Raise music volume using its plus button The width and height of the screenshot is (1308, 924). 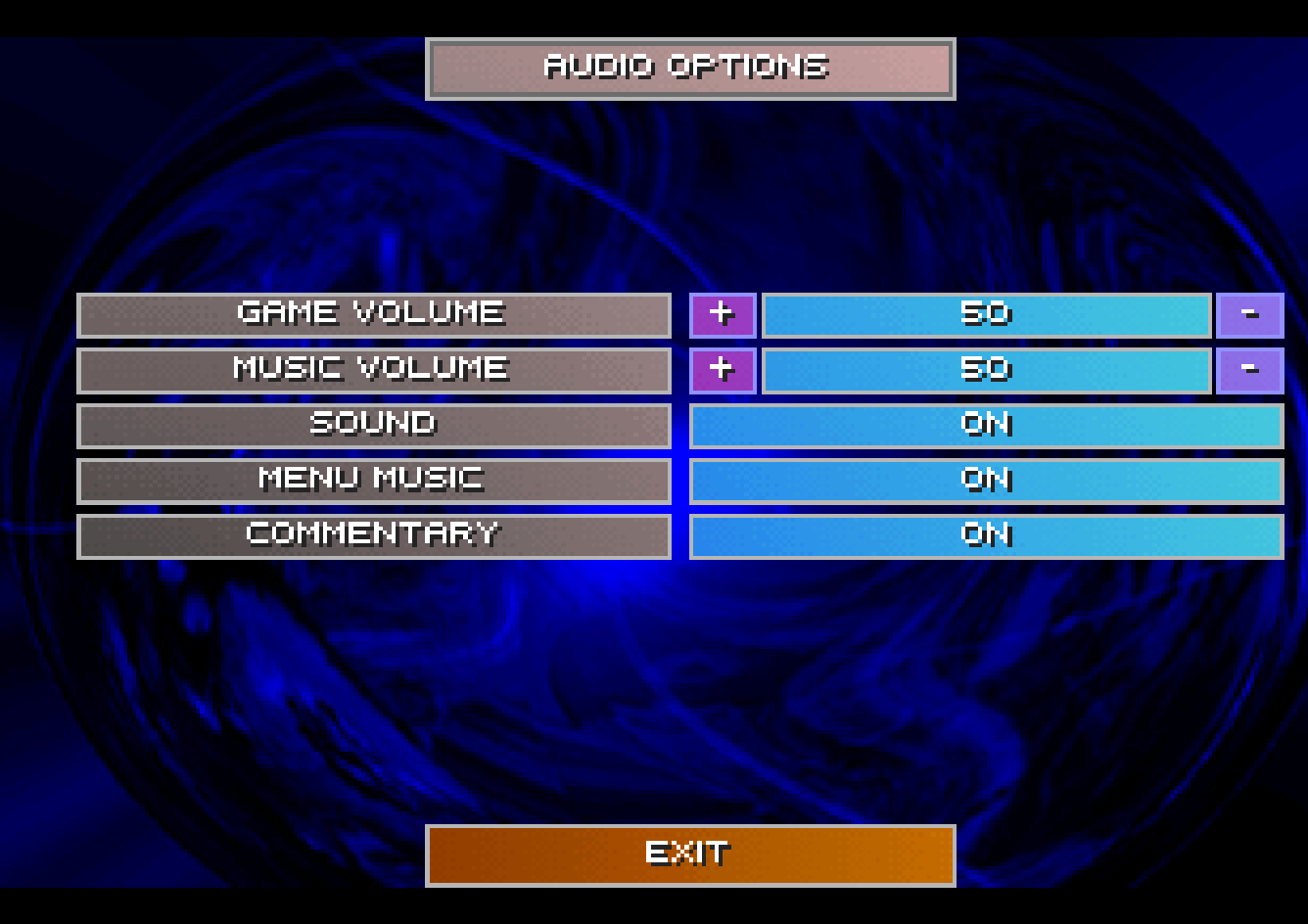[x=723, y=370]
